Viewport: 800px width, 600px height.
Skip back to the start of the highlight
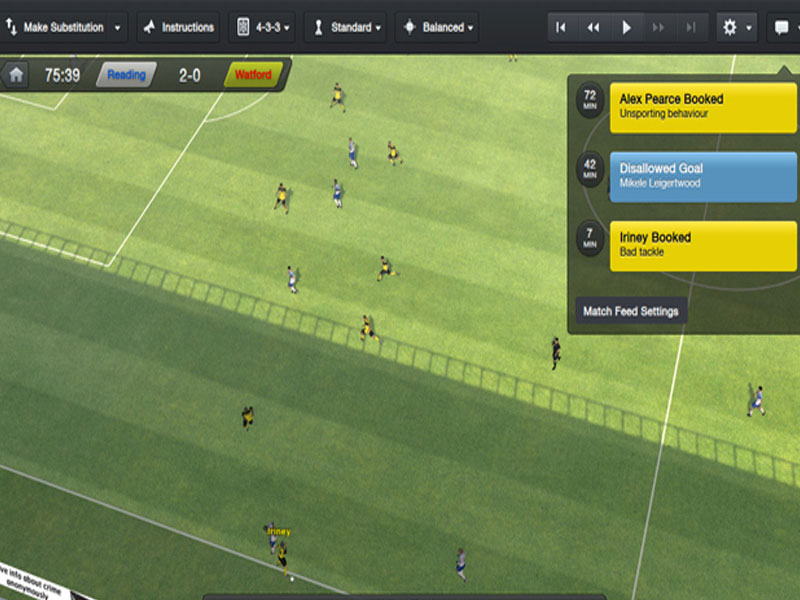(x=561, y=27)
